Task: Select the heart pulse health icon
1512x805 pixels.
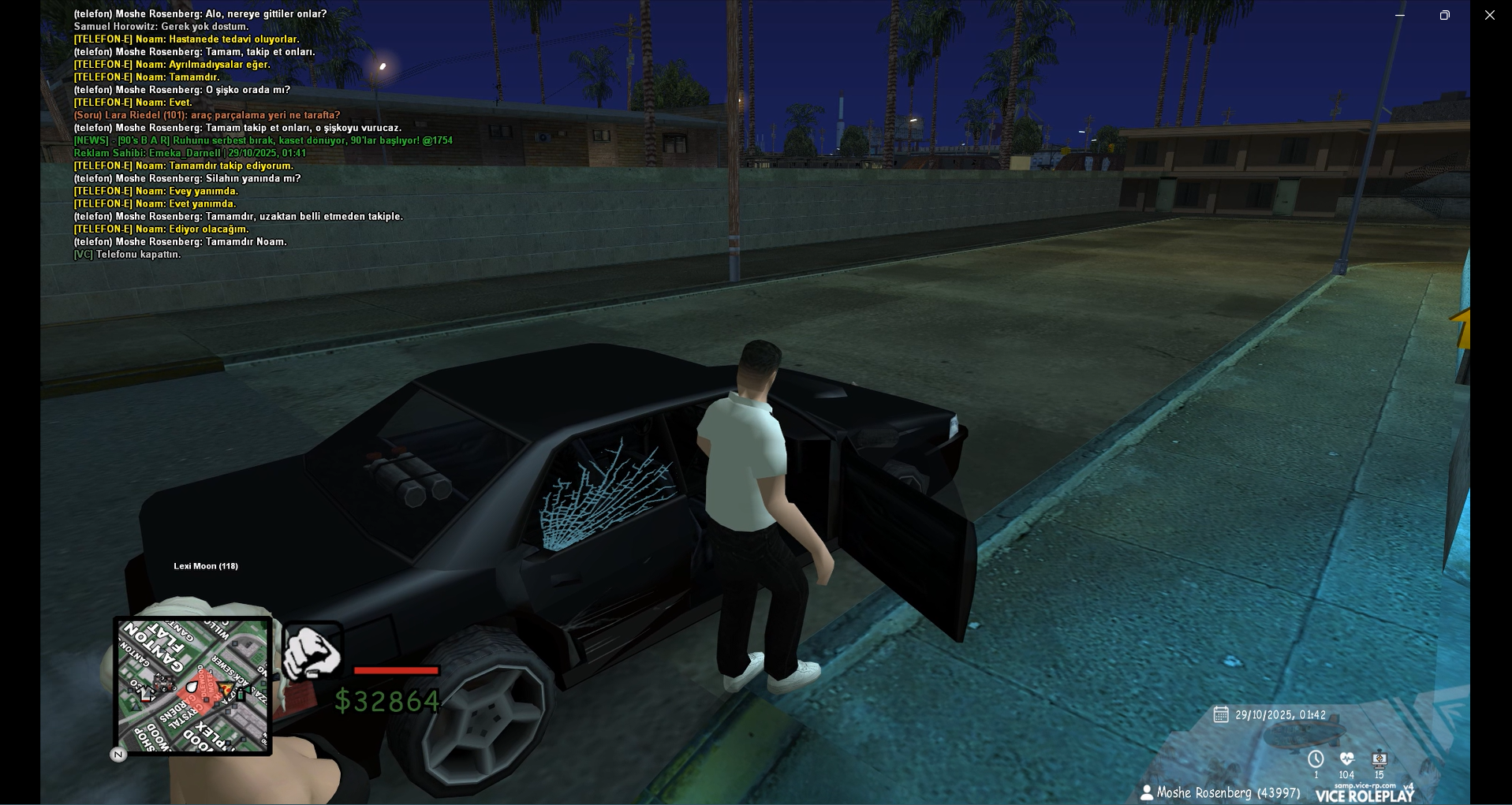Action: tap(1346, 758)
